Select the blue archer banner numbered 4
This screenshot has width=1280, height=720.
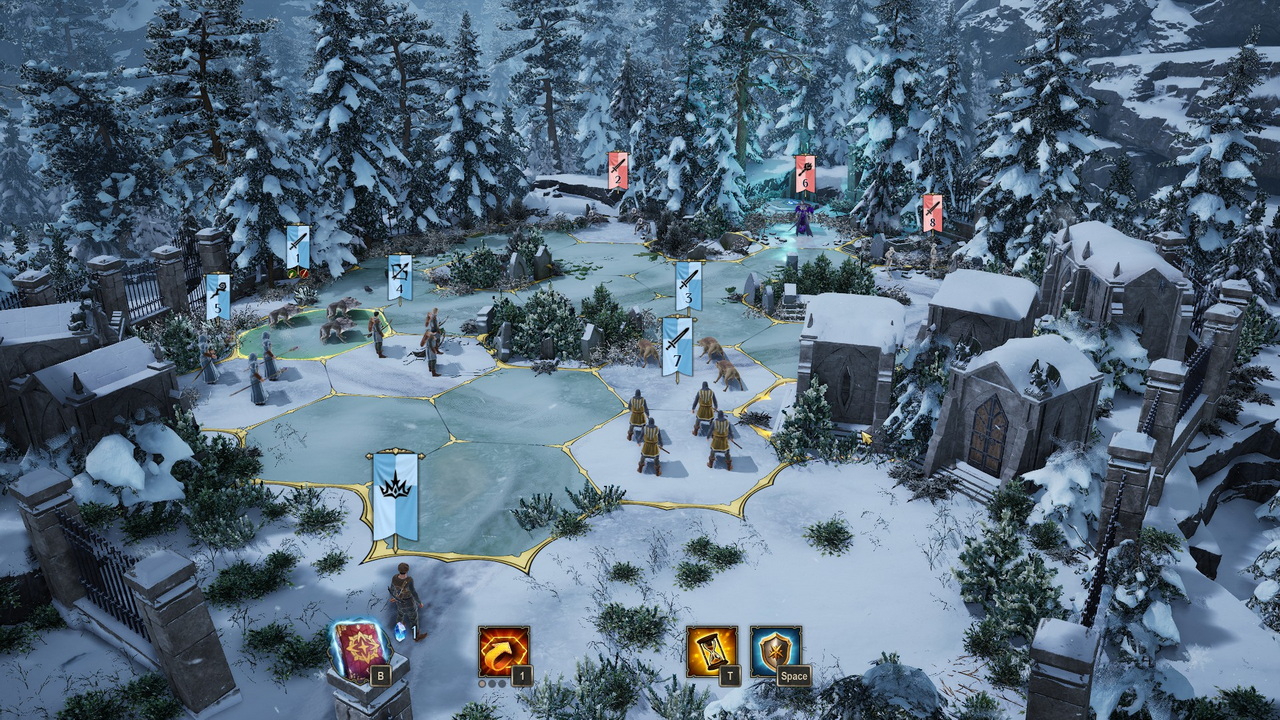click(400, 277)
